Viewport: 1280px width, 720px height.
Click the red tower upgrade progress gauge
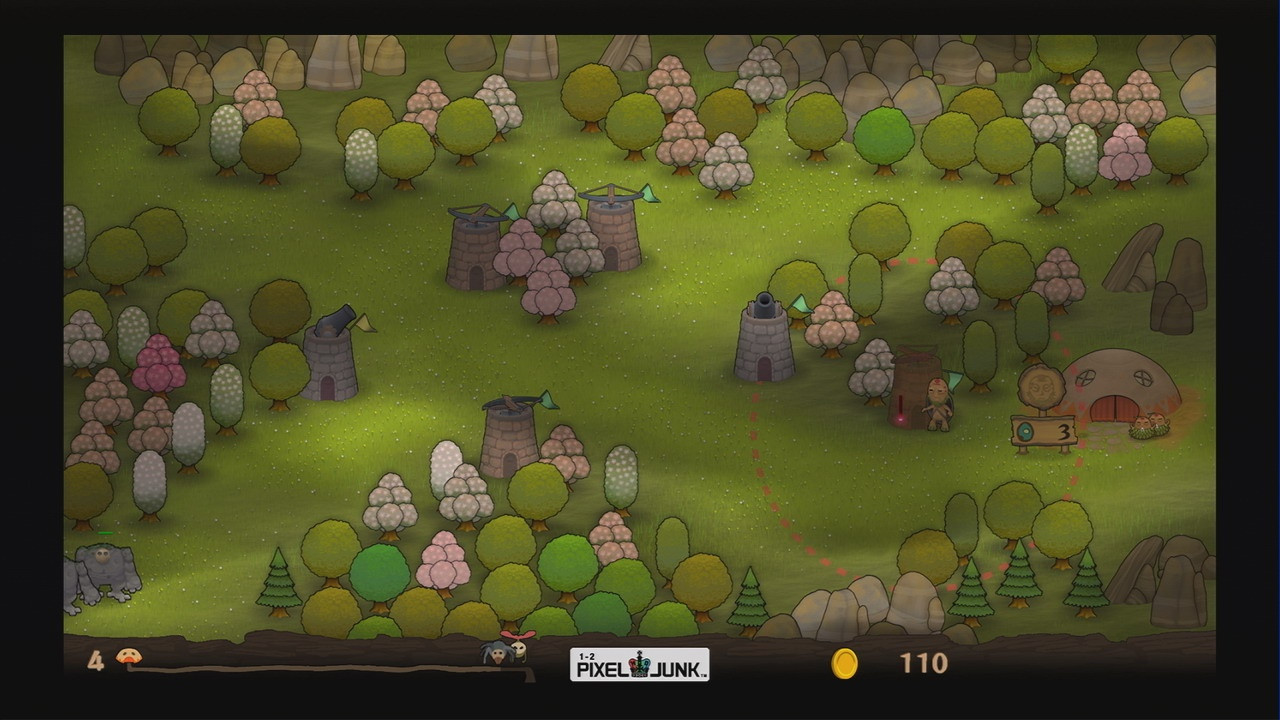pos(899,405)
